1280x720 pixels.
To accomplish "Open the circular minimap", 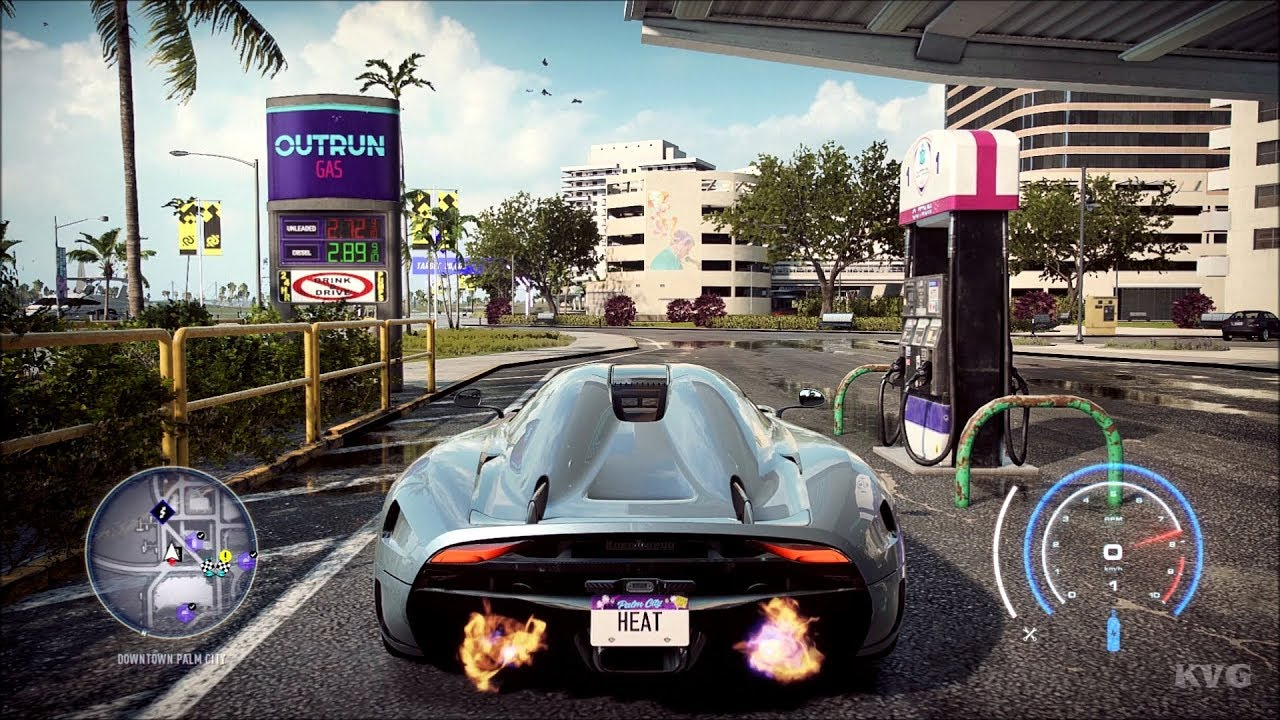I will point(171,553).
